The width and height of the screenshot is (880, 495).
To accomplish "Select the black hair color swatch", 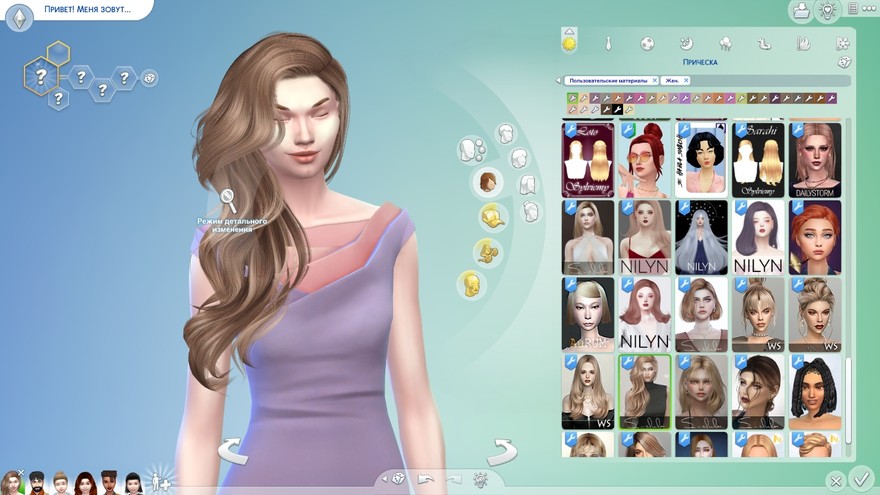I will pos(618,110).
